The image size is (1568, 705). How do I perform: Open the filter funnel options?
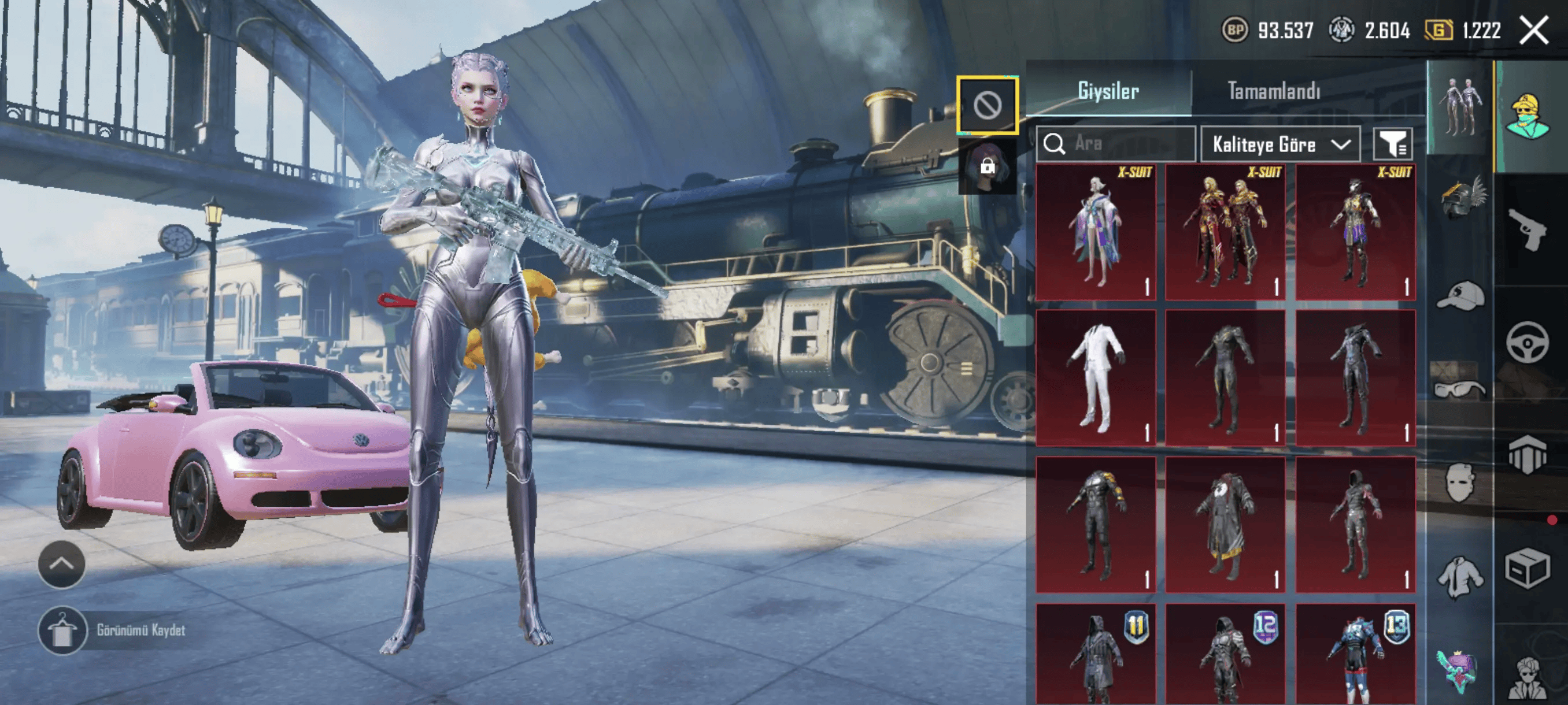tap(1393, 144)
